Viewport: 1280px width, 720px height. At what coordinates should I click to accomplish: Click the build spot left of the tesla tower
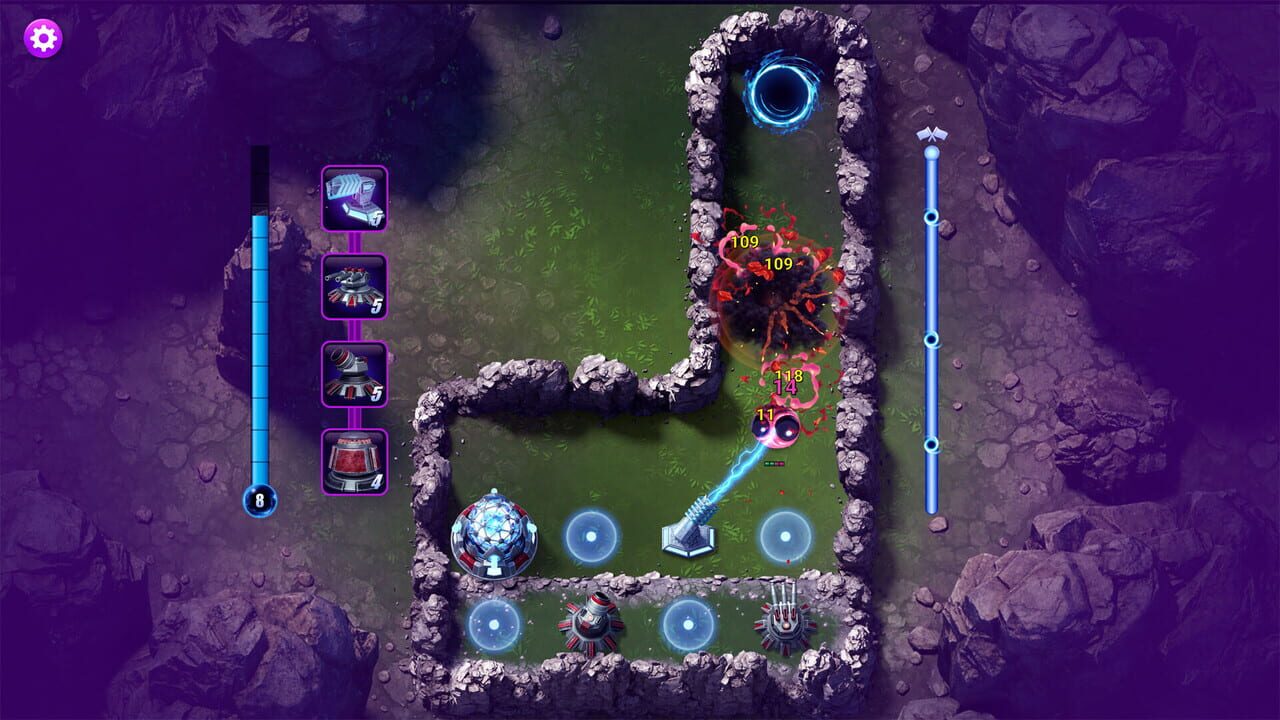point(592,537)
